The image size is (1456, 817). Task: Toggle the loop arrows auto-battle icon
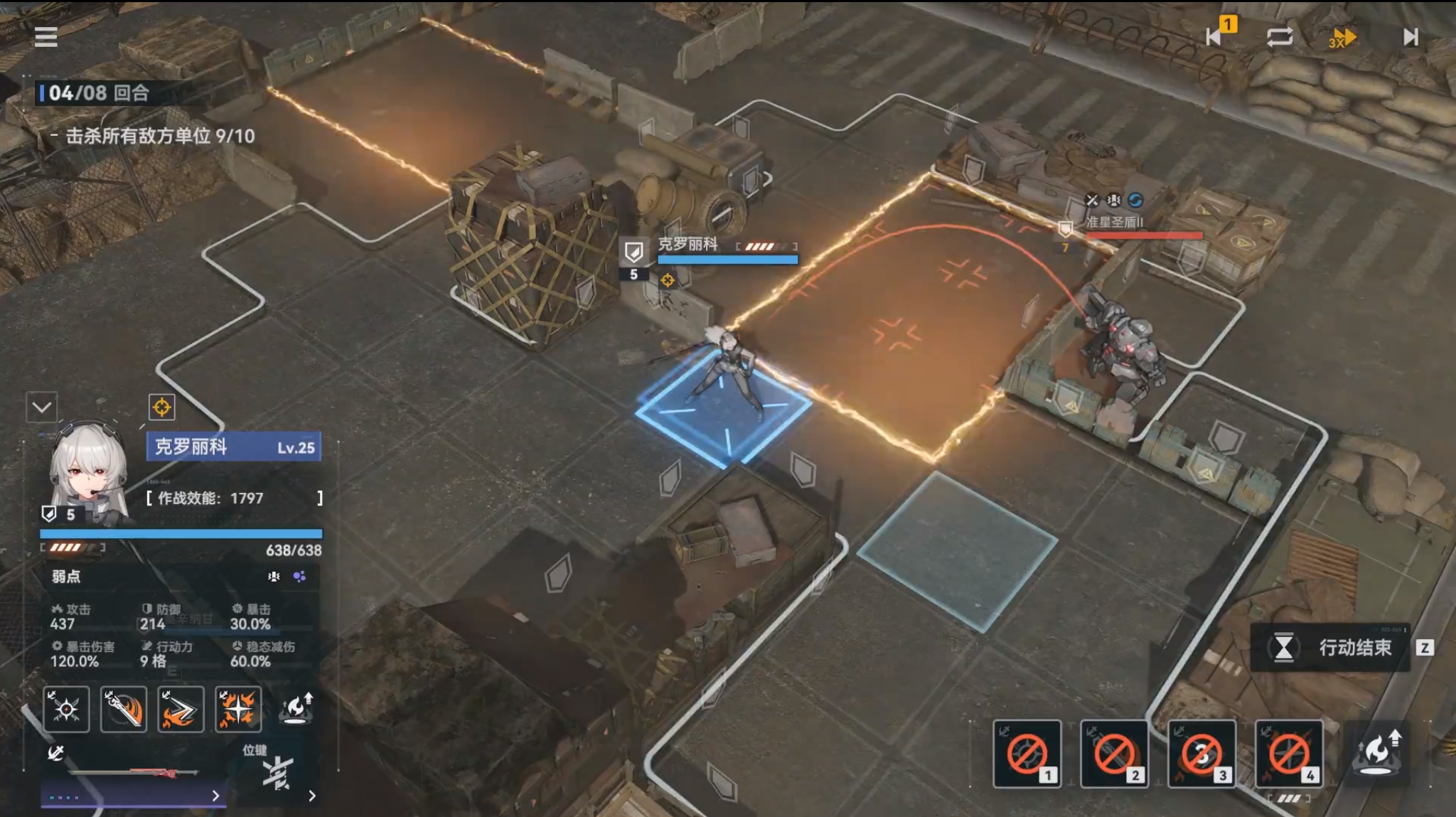click(1280, 36)
